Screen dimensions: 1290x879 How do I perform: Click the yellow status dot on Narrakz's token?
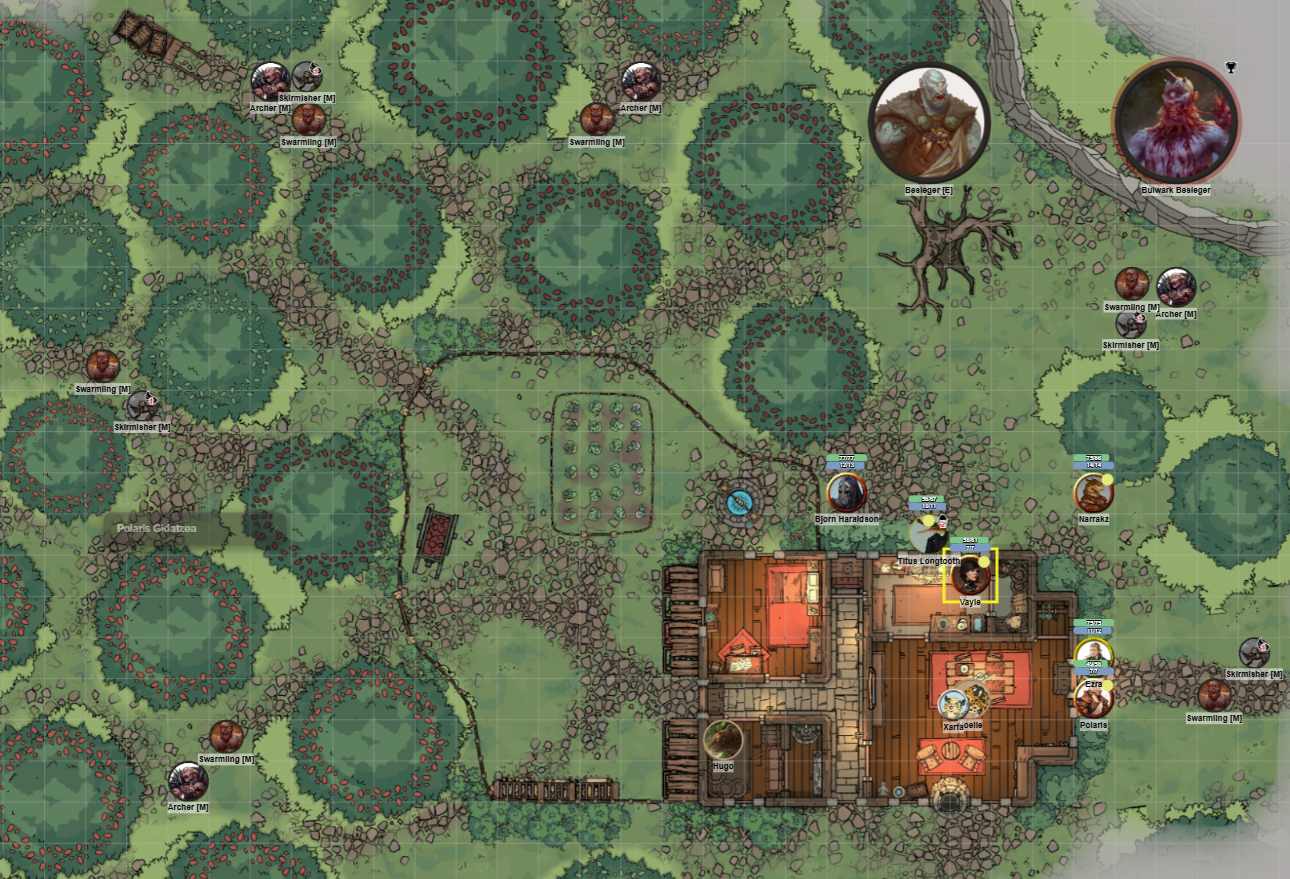point(1107,480)
